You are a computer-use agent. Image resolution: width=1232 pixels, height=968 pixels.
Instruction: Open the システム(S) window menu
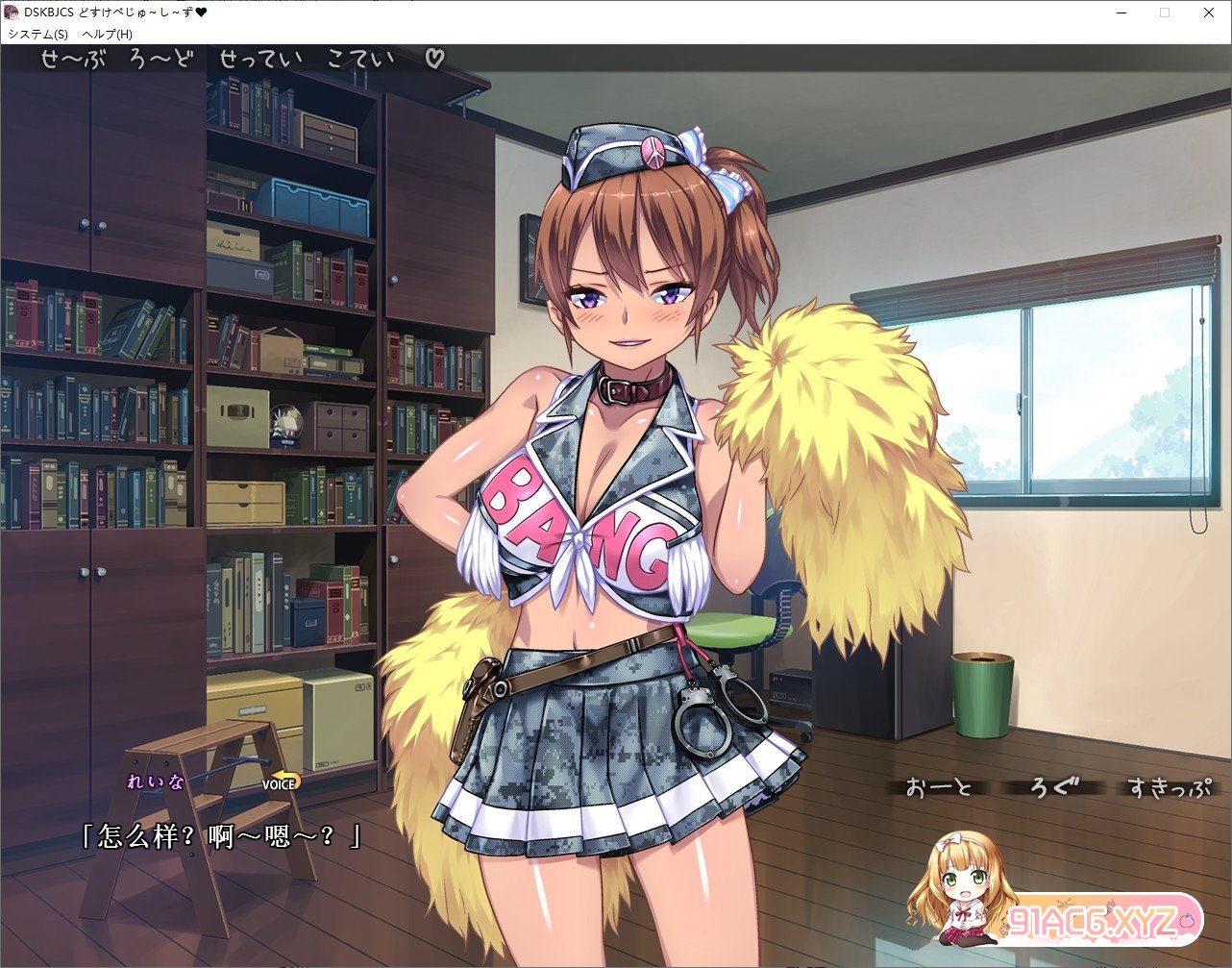[x=38, y=34]
